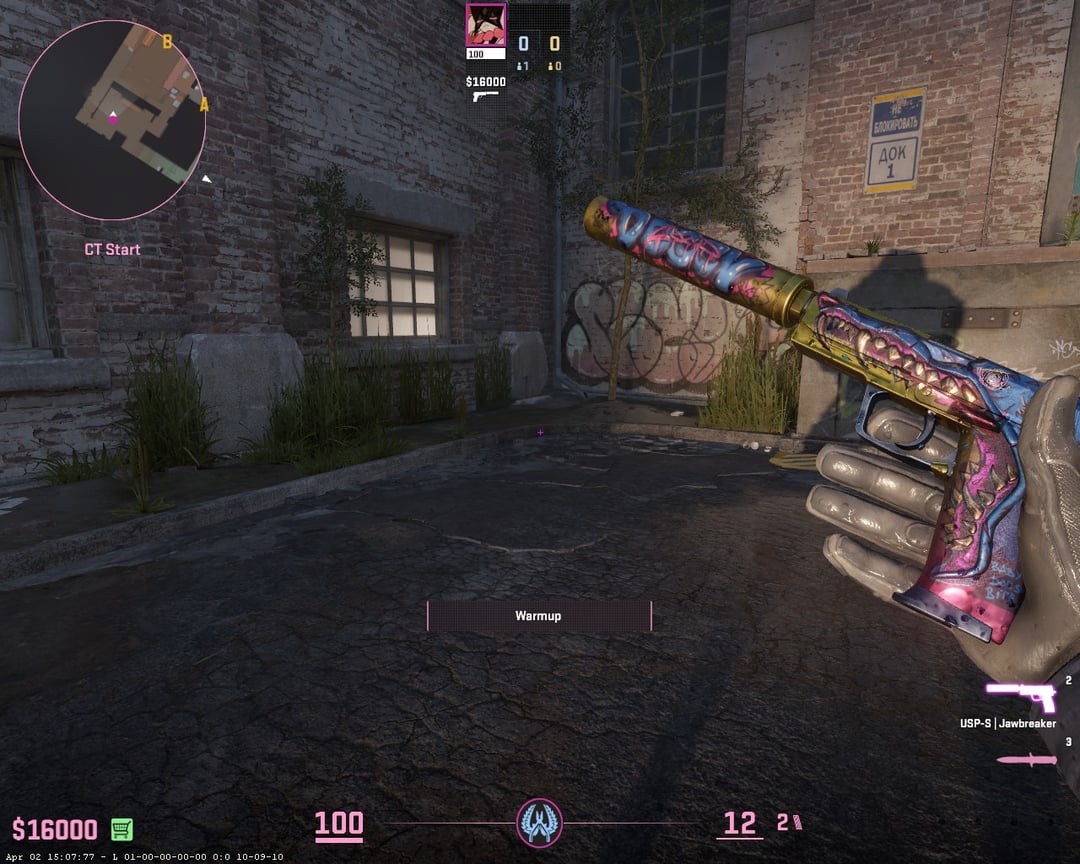This screenshot has width=1080, height=864.
Task: Select the USP-S pistol weapon slot
Action: [1020, 695]
